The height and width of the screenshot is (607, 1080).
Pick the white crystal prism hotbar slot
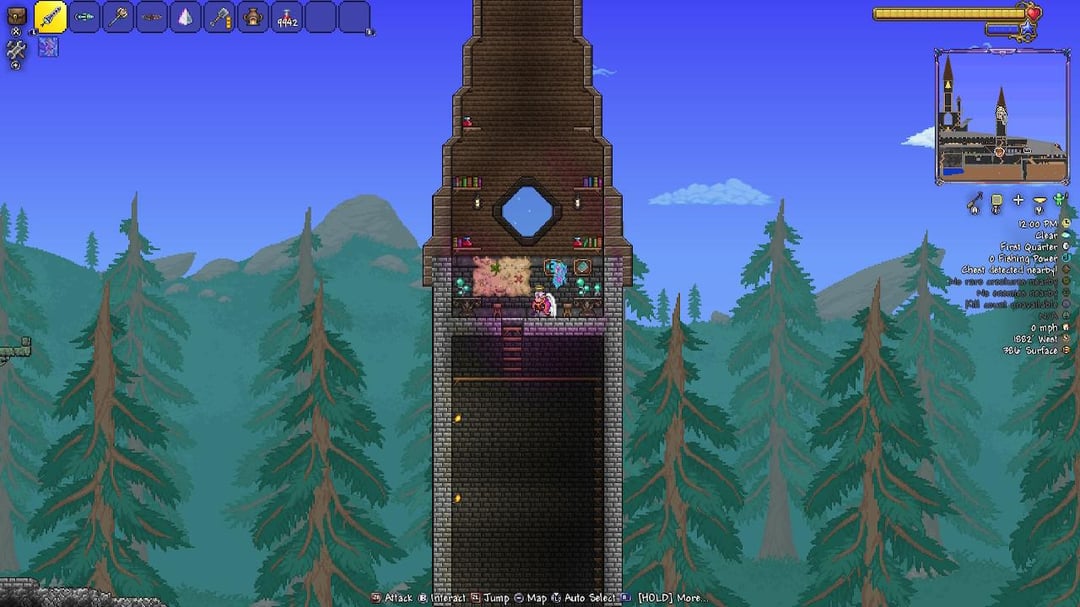click(x=186, y=17)
